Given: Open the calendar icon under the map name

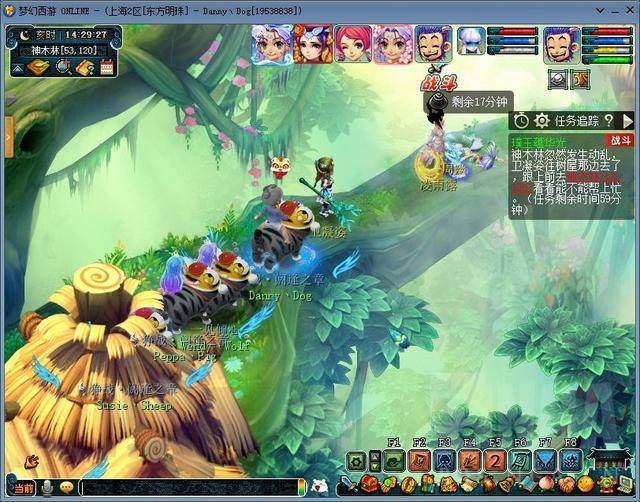Looking at the screenshot, I should tap(106, 68).
